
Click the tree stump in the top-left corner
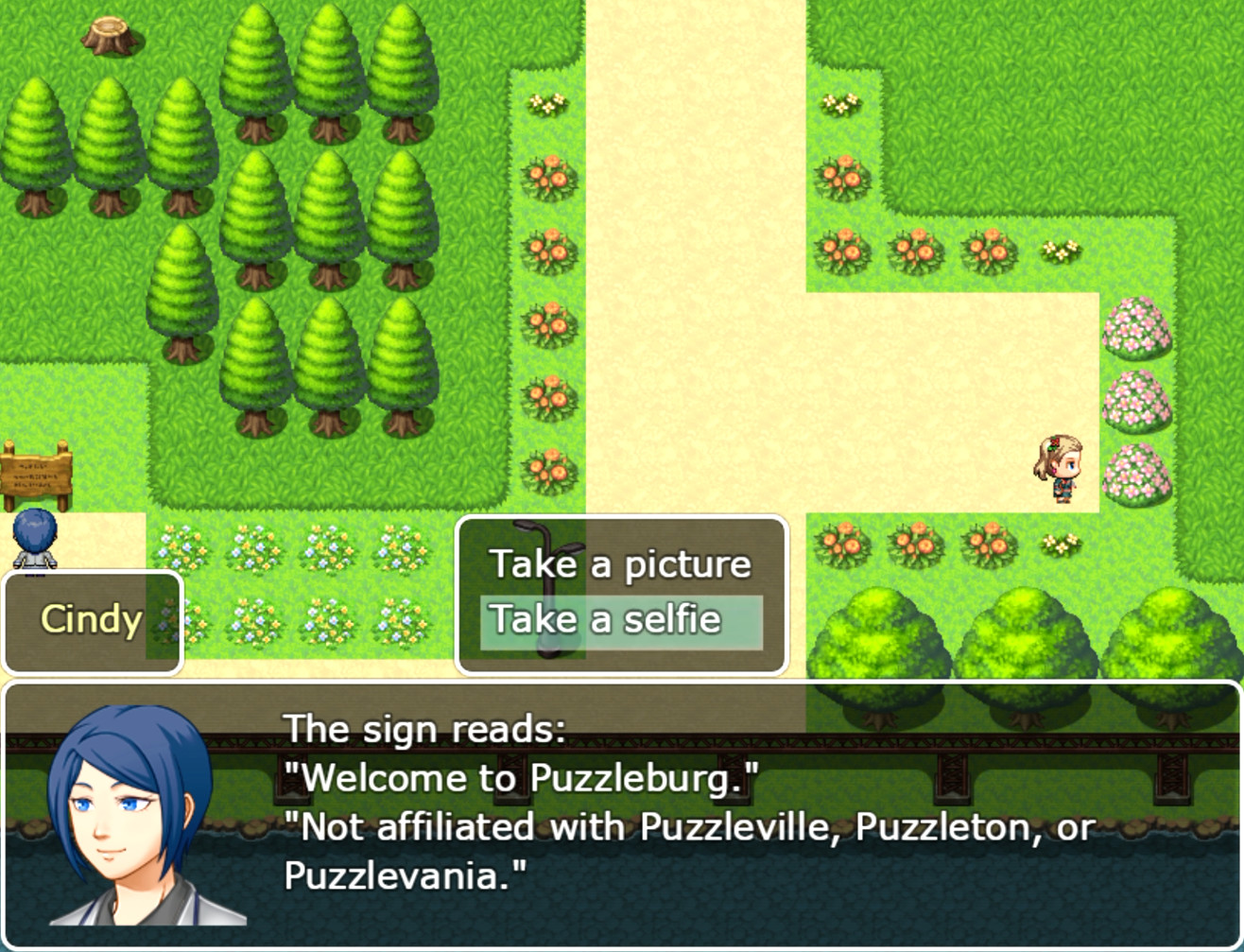click(110, 34)
